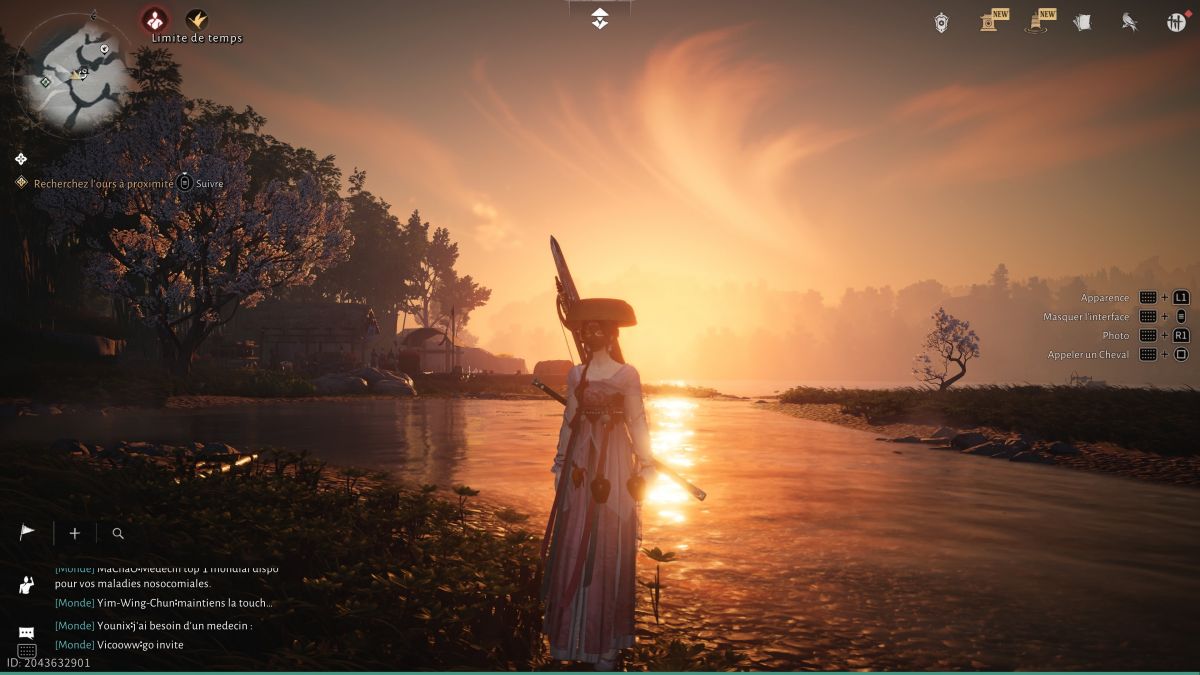
Task: Click the double-arrow icon at top center
Action: coord(599,18)
